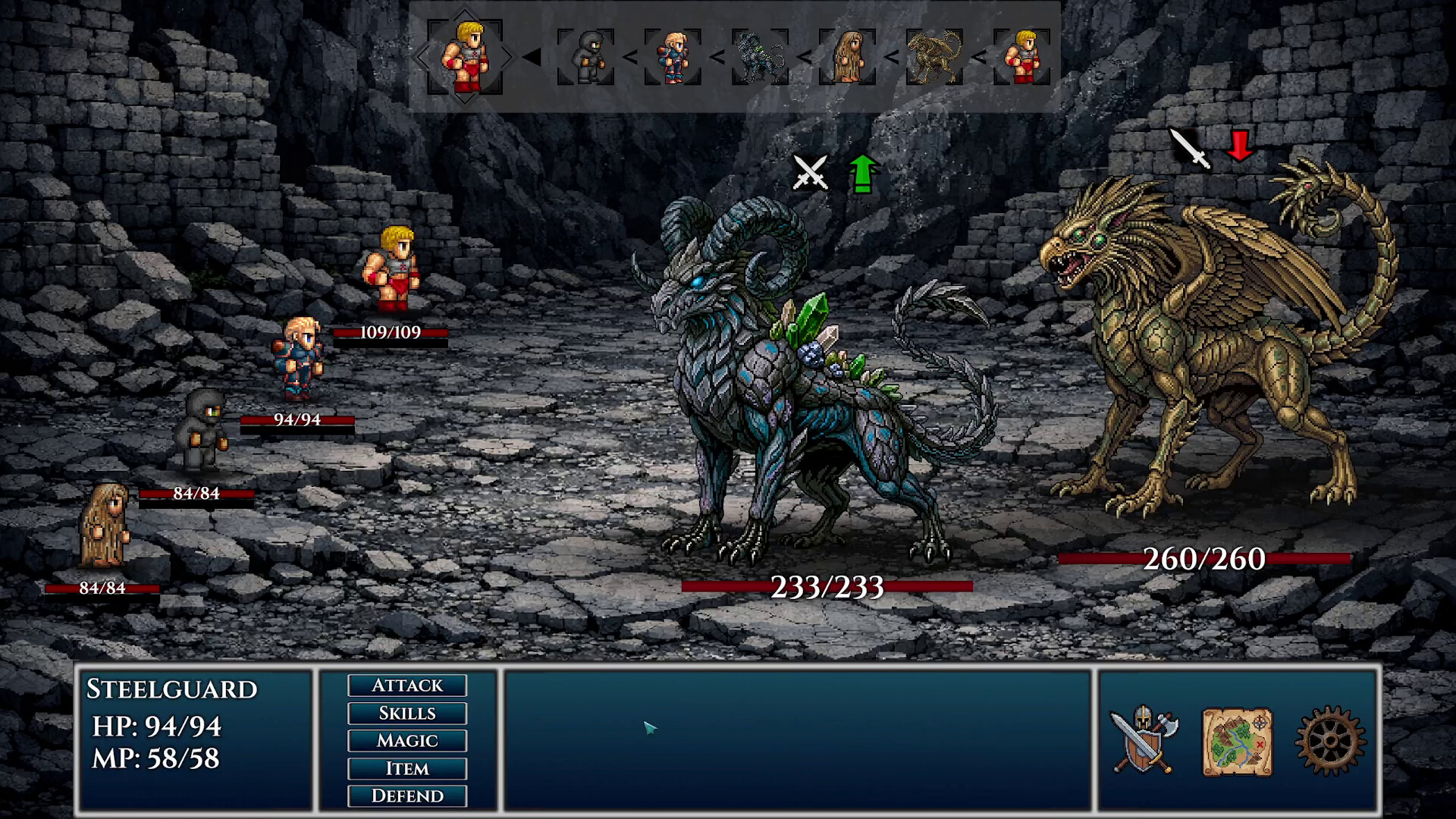
Task: Select the hooded character in turn order
Action: click(585, 57)
